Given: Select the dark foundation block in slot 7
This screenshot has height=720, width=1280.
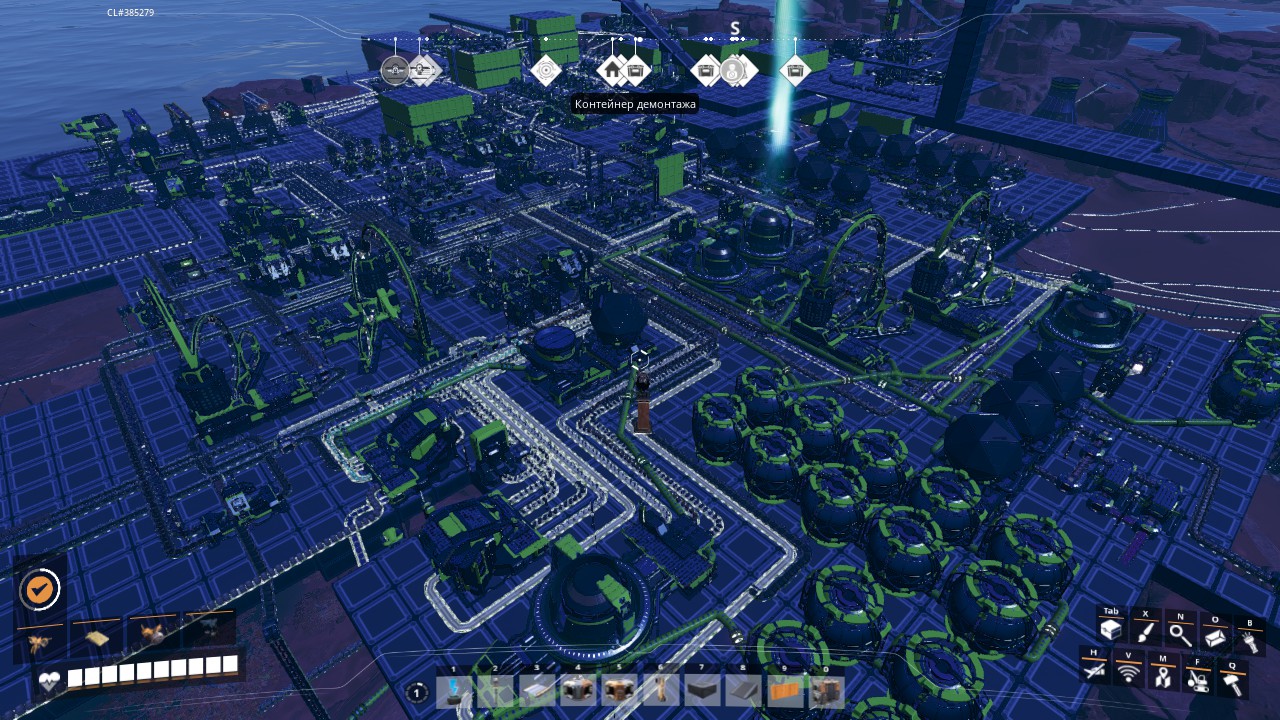Looking at the screenshot, I should (x=702, y=690).
